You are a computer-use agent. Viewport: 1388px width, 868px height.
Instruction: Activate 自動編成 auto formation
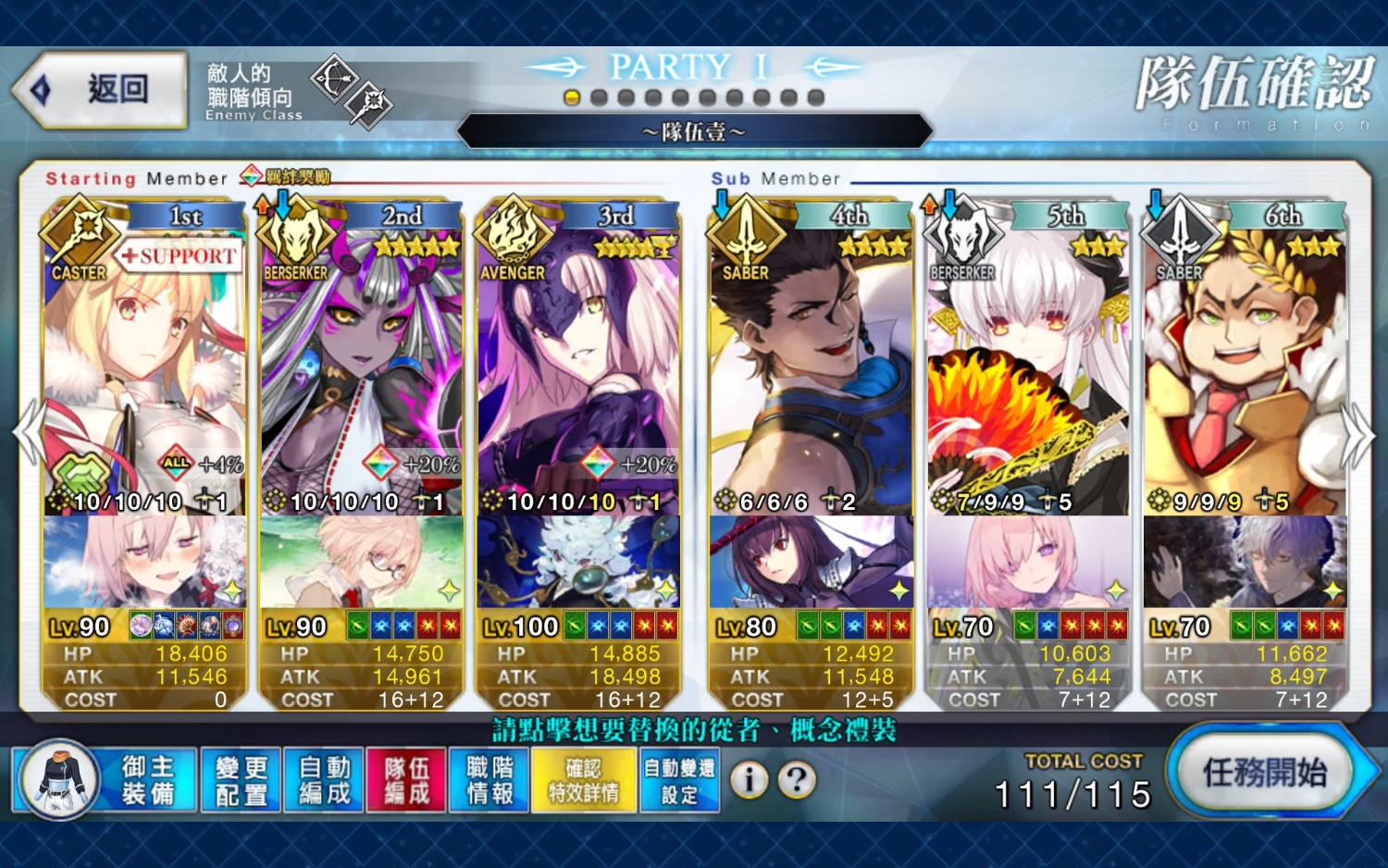(x=324, y=780)
